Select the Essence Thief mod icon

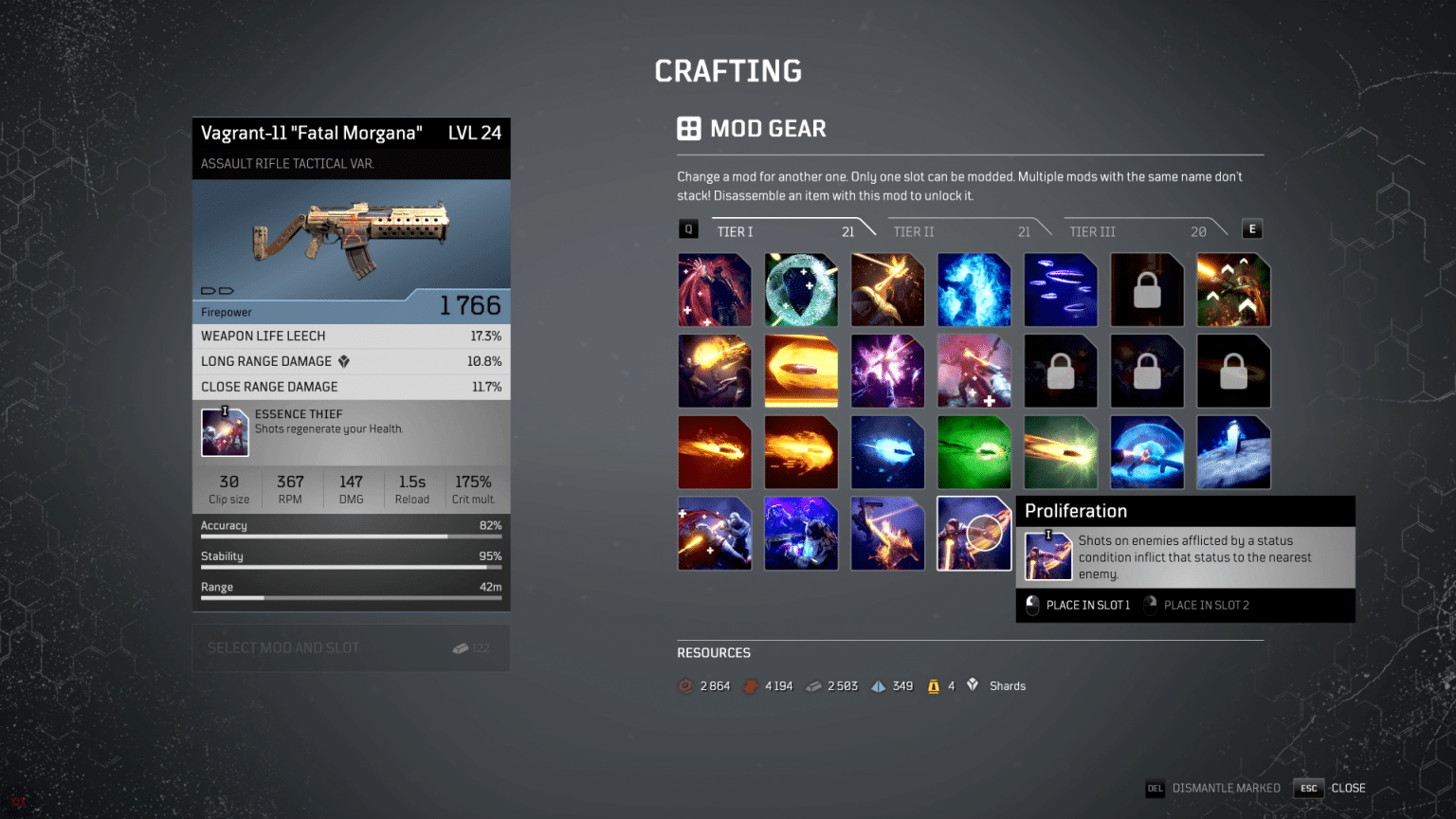[x=225, y=431]
